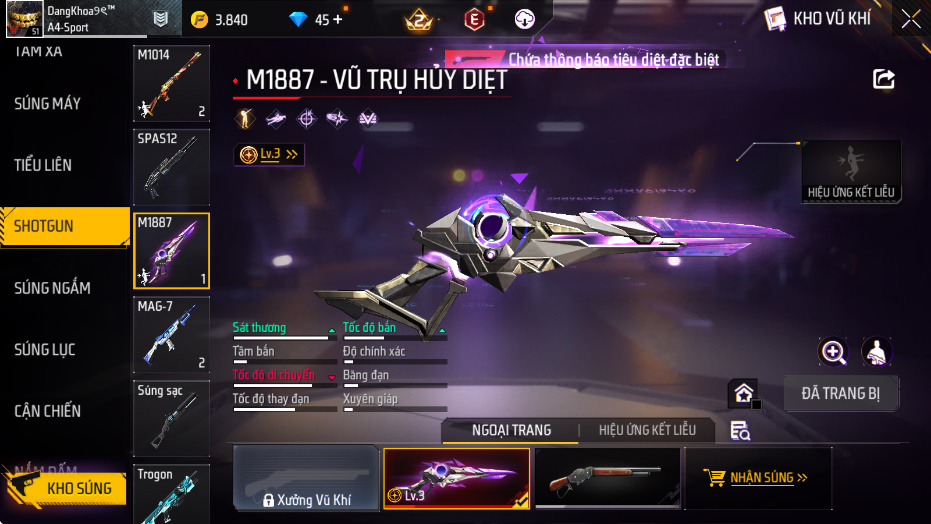The image size is (931, 524).
Task: Open the Xưởng Vũ Khí locked slot
Action: 306,478
